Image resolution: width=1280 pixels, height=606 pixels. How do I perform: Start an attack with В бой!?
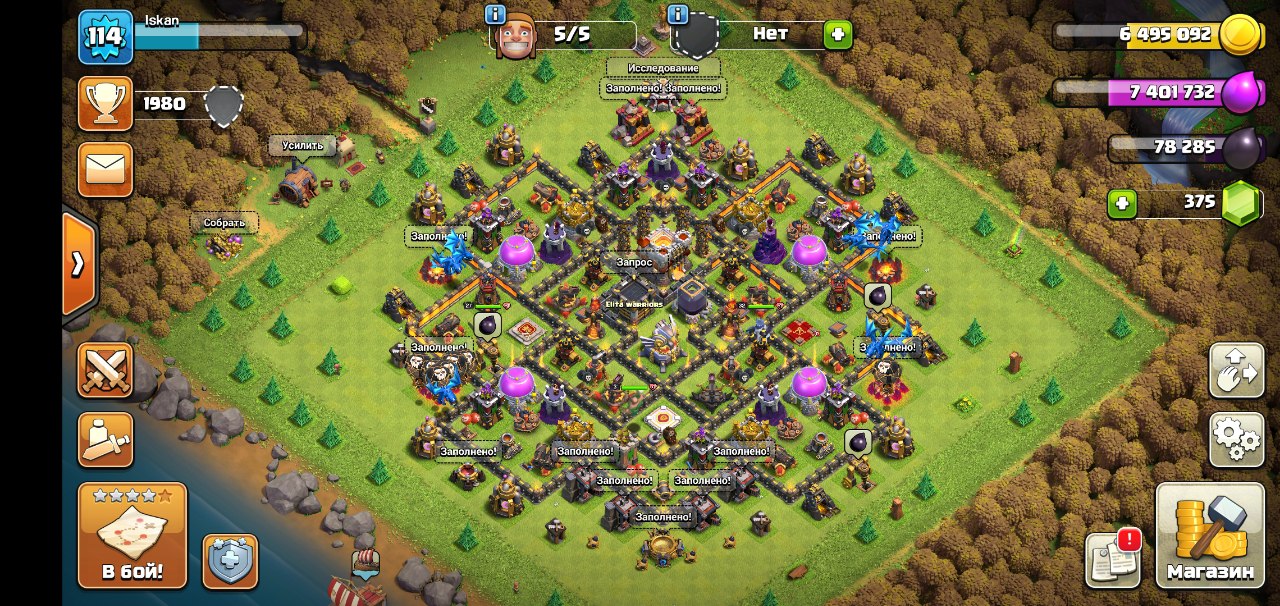point(132,536)
